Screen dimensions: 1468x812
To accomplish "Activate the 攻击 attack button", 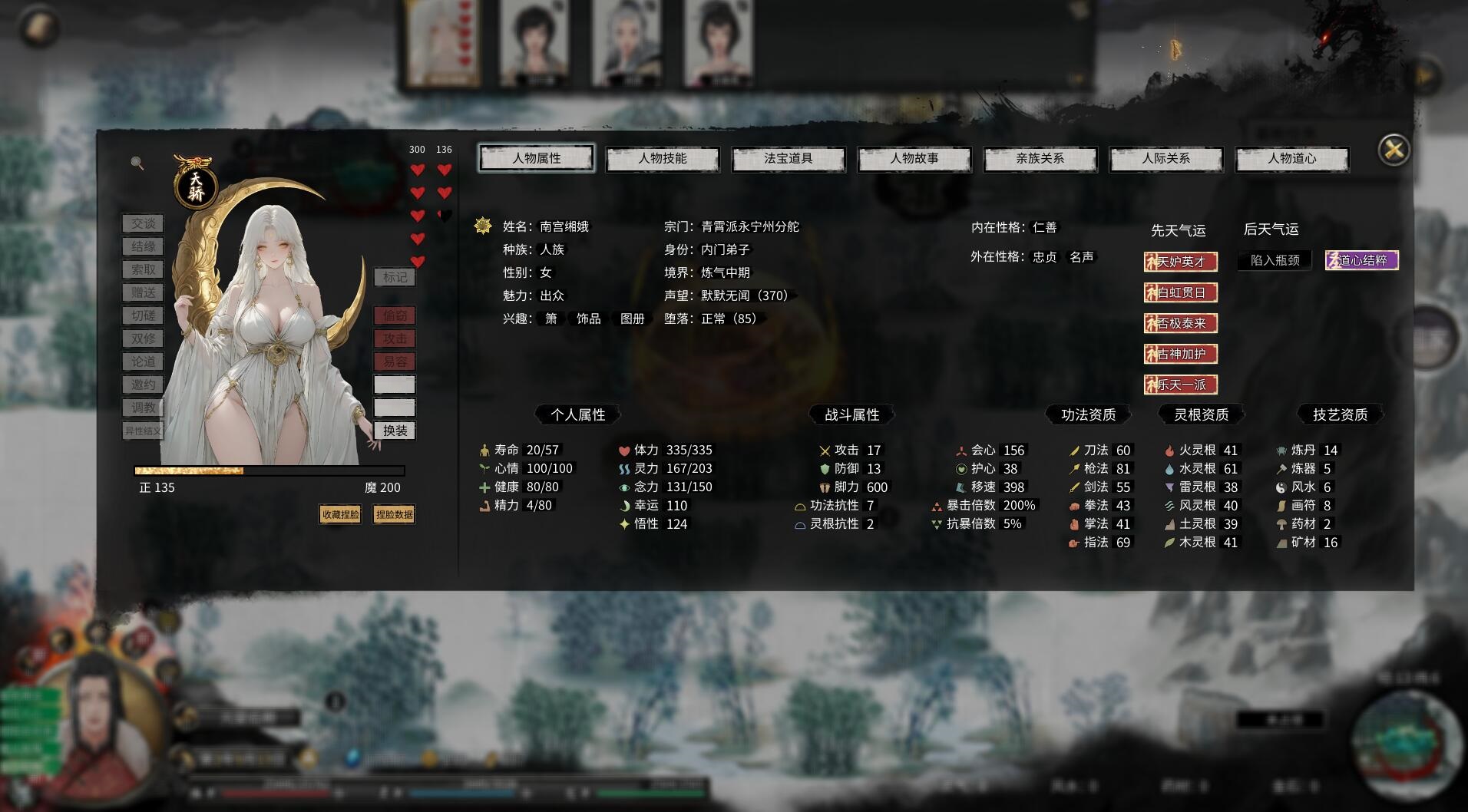I will pos(395,338).
